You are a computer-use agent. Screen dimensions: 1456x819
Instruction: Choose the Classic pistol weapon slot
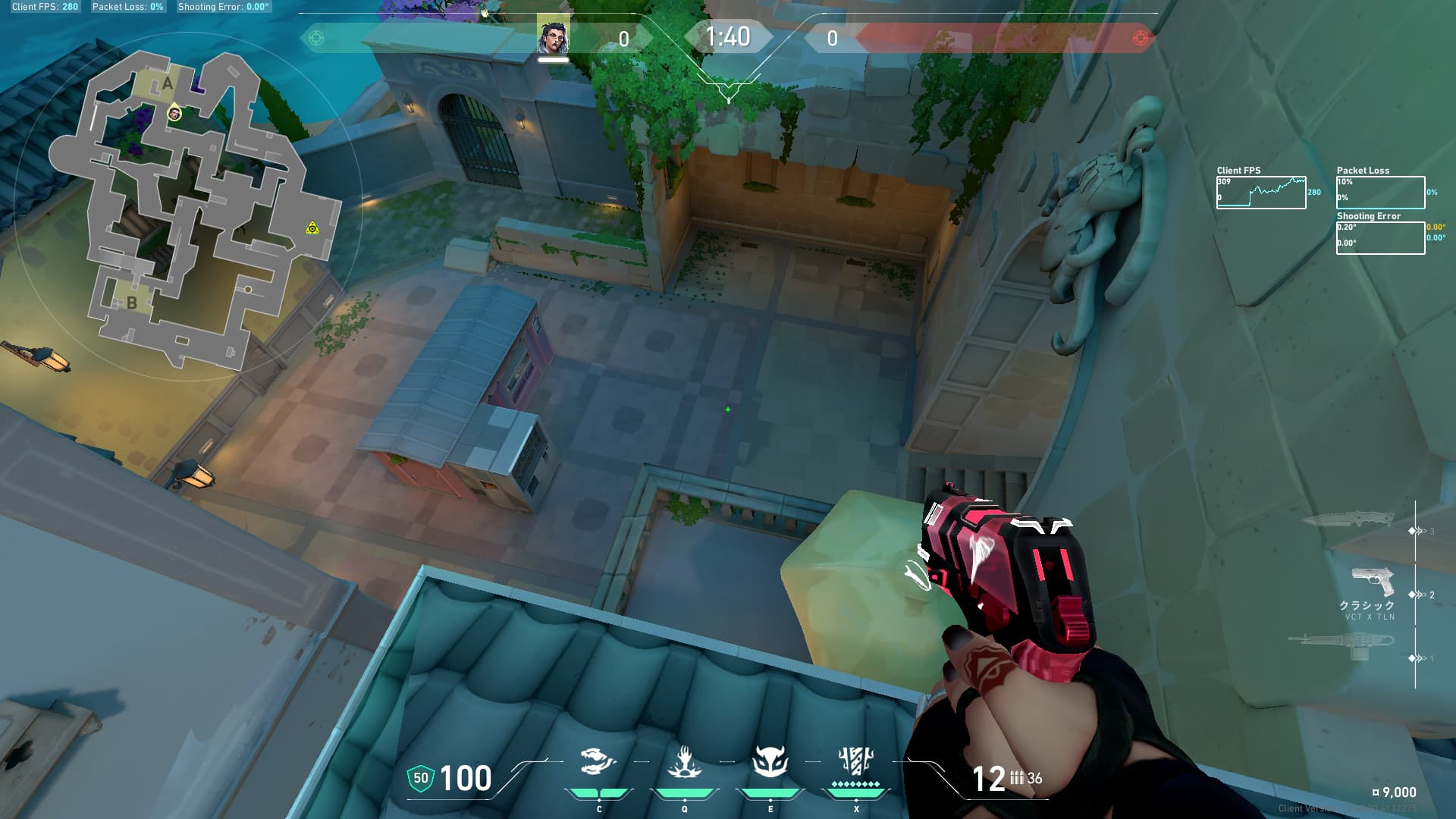[1373, 582]
